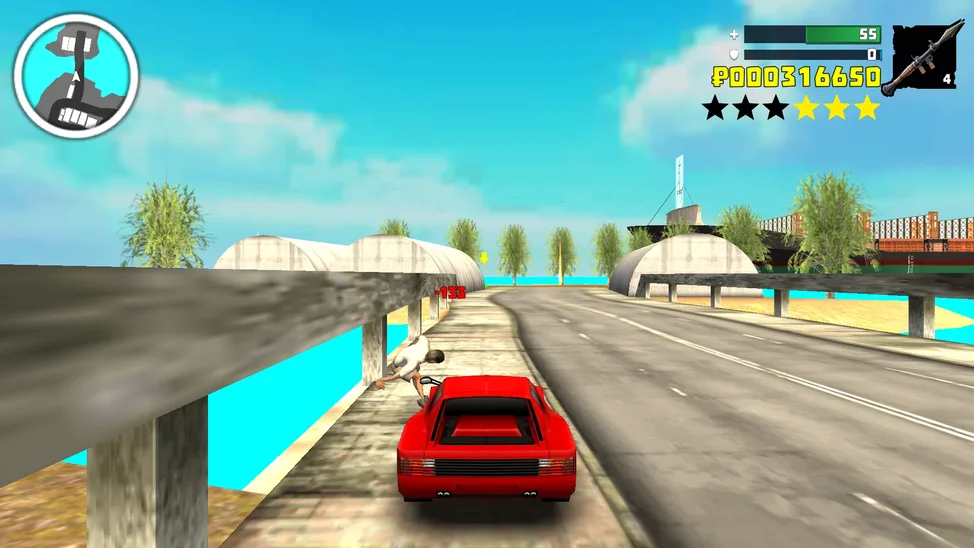Open the circular minimap
The height and width of the screenshot is (548, 974).
75,76
